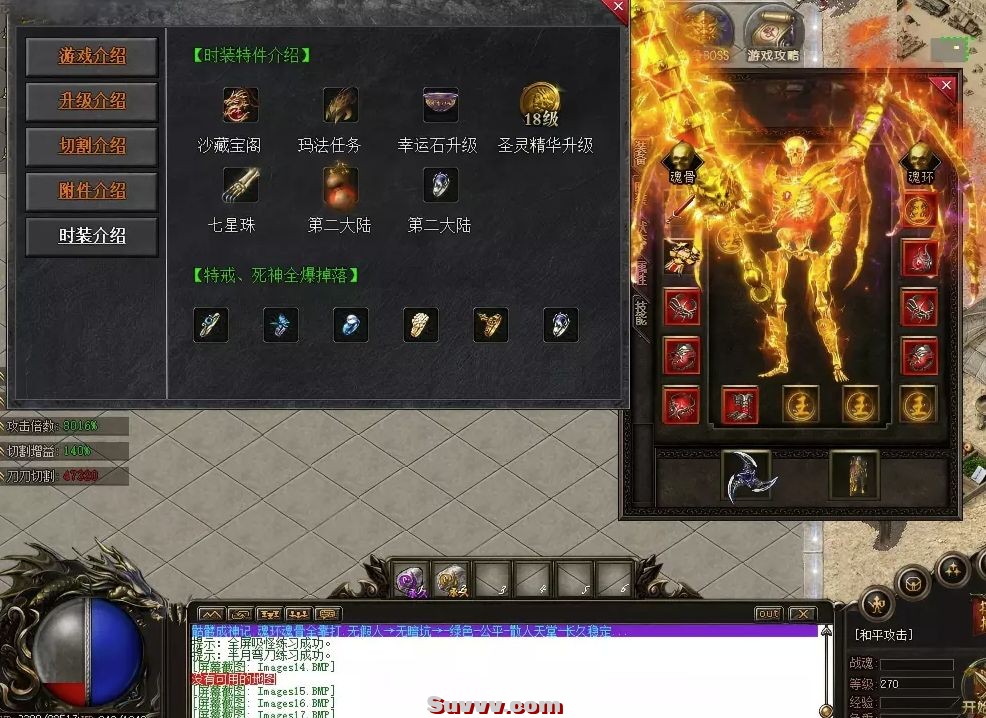Image resolution: width=986 pixels, height=718 pixels.
Task: Select the crescent blade weapon slot
Action: [746, 474]
